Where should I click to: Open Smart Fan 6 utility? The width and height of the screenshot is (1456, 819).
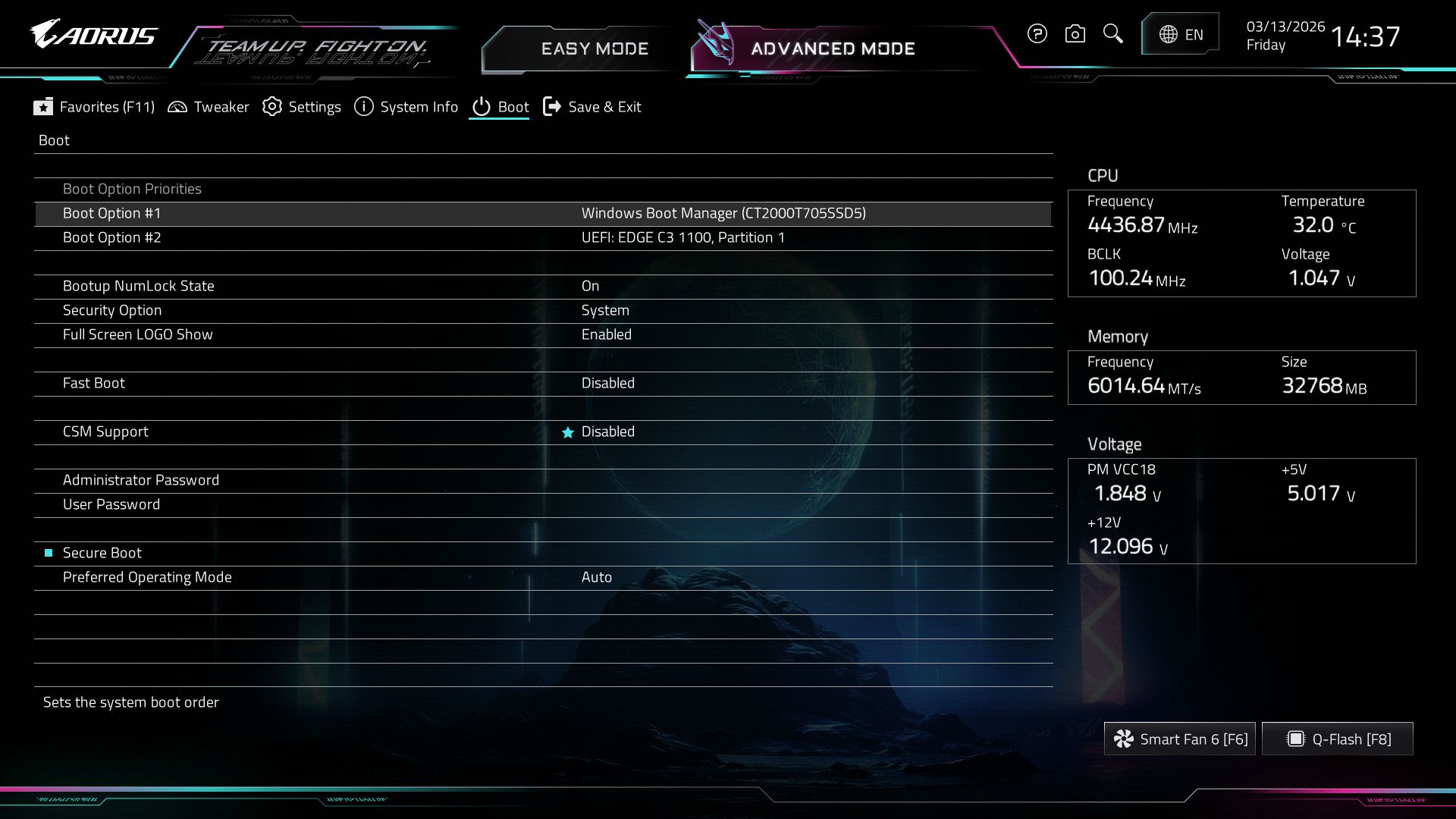(1179, 739)
